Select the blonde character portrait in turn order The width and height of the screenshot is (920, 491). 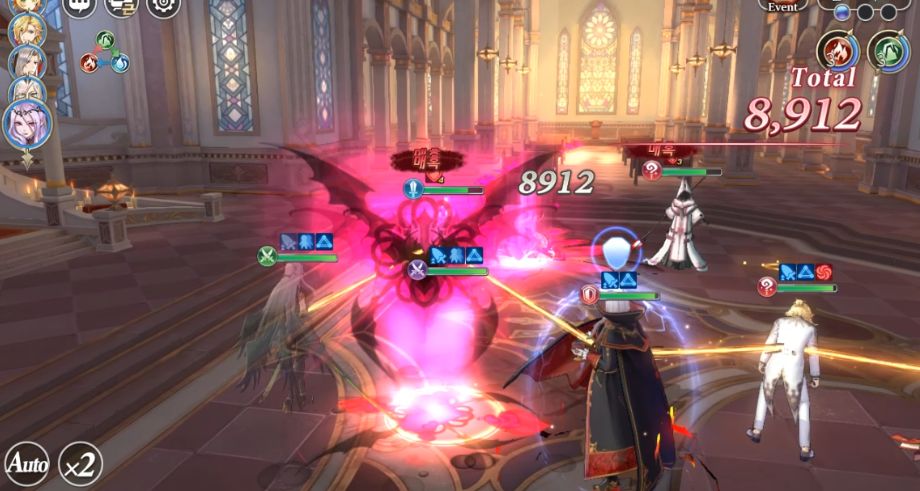[x=26, y=30]
